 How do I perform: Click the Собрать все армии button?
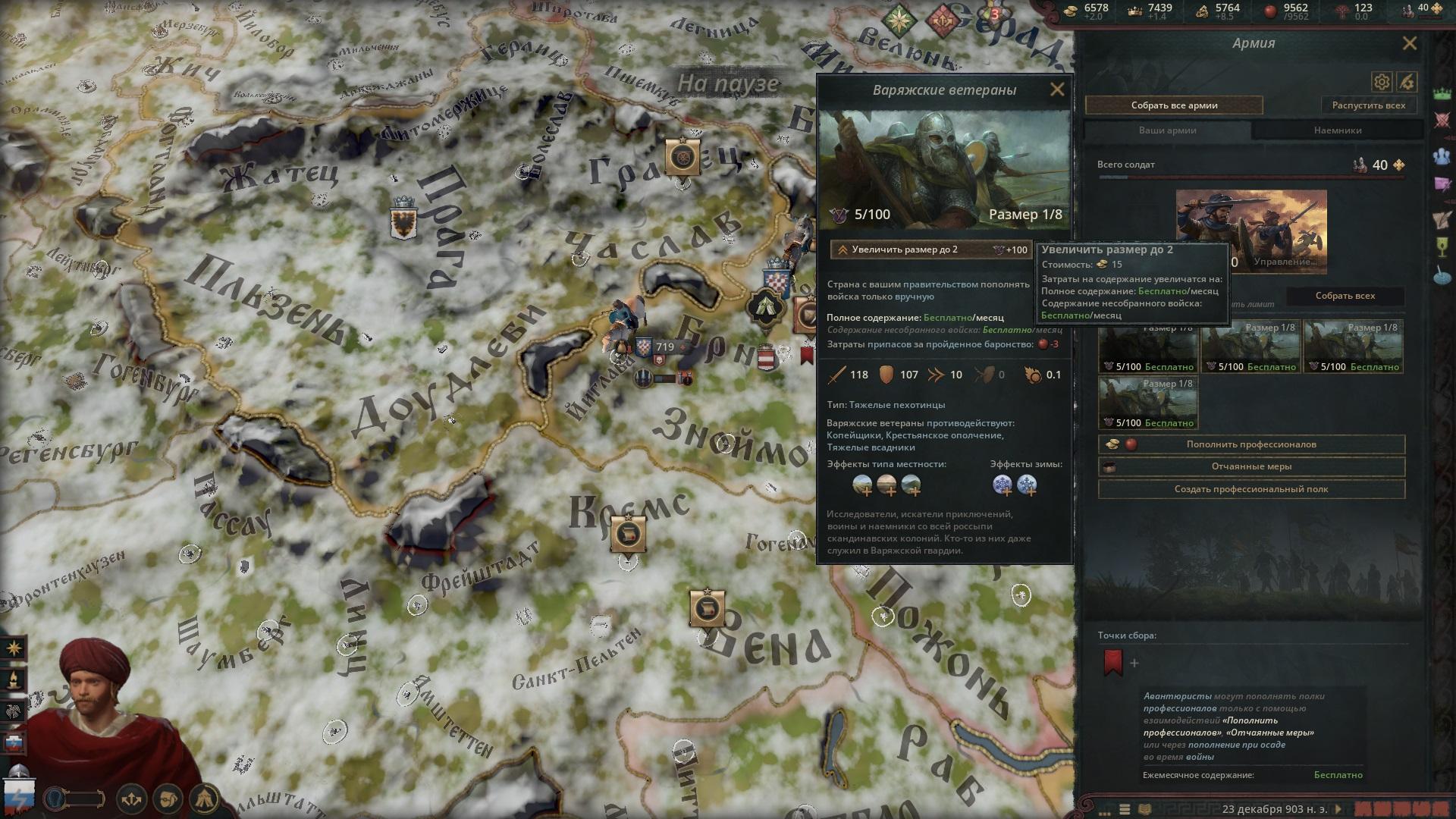(x=1174, y=105)
